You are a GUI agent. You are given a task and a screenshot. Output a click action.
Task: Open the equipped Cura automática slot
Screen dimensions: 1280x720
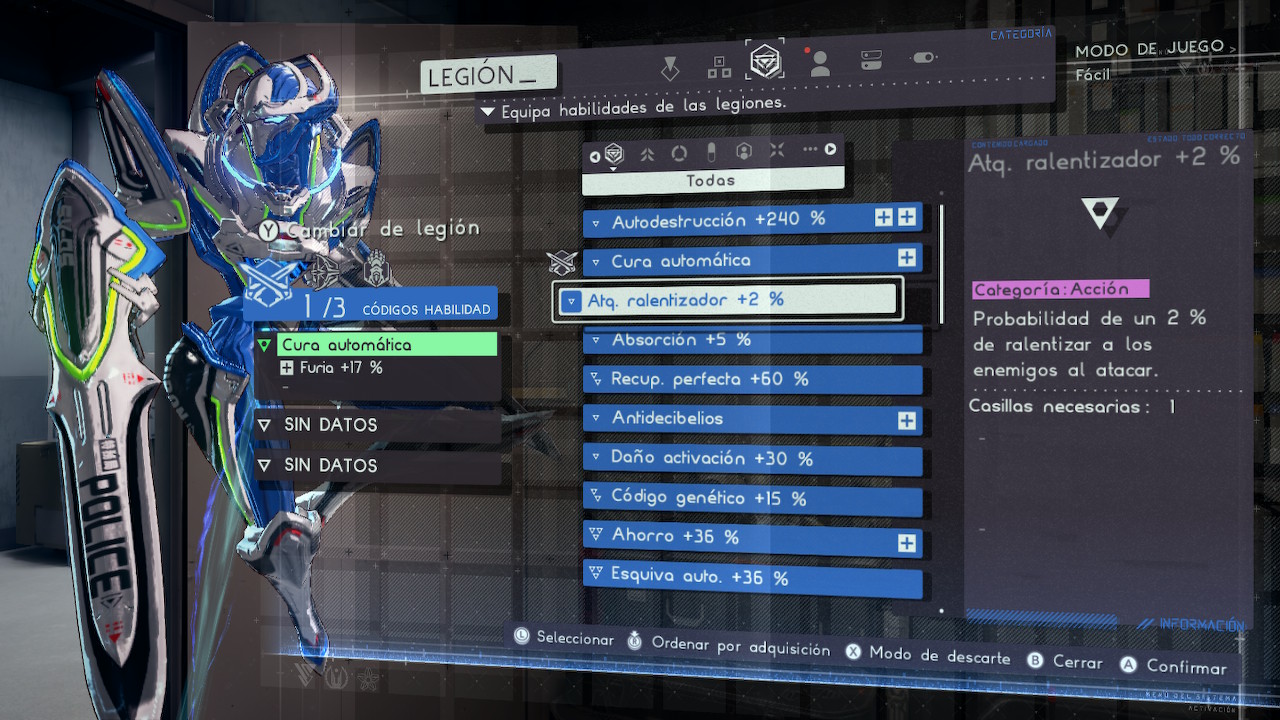point(376,345)
